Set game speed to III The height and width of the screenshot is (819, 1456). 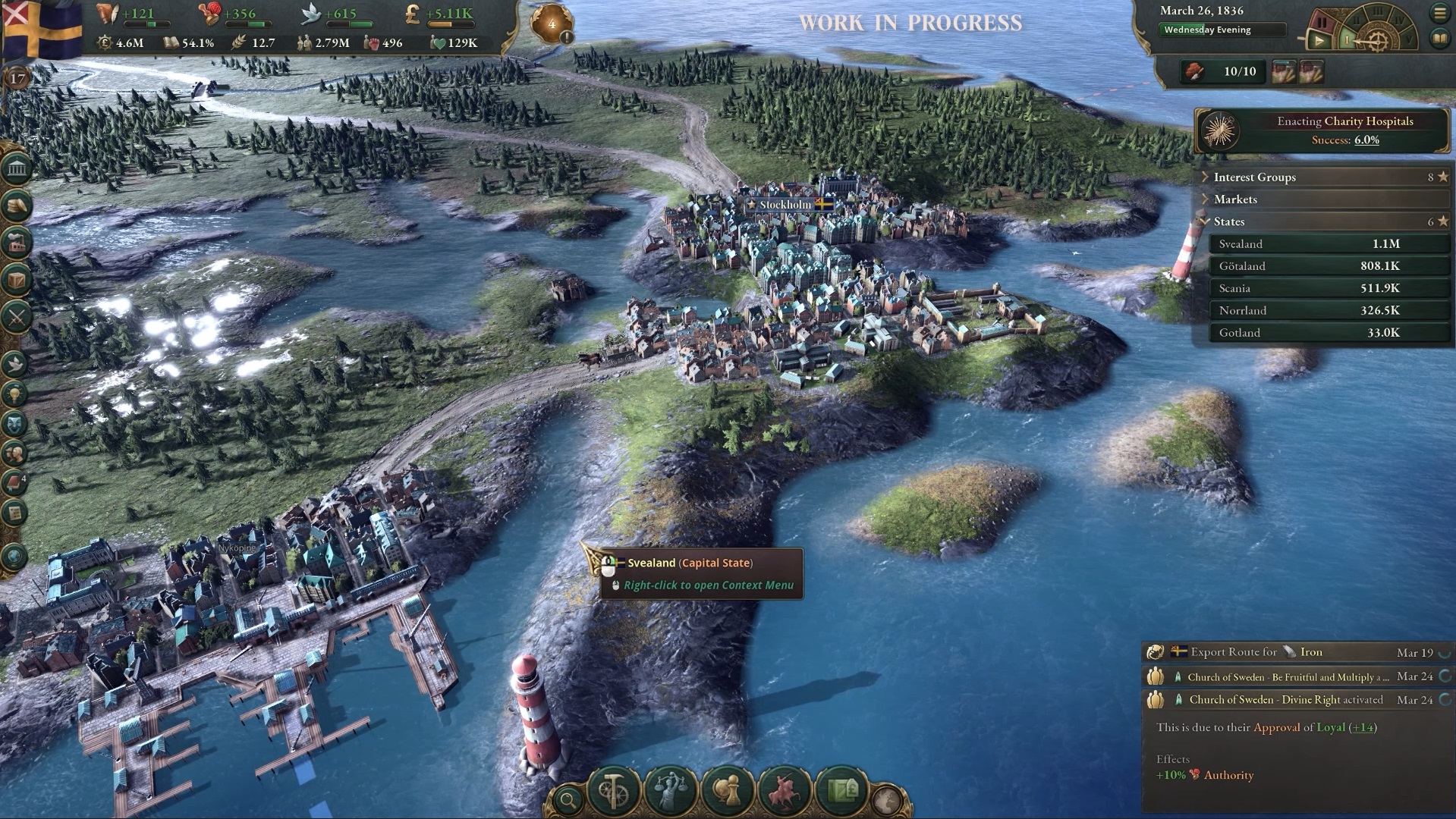(x=1378, y=14)
